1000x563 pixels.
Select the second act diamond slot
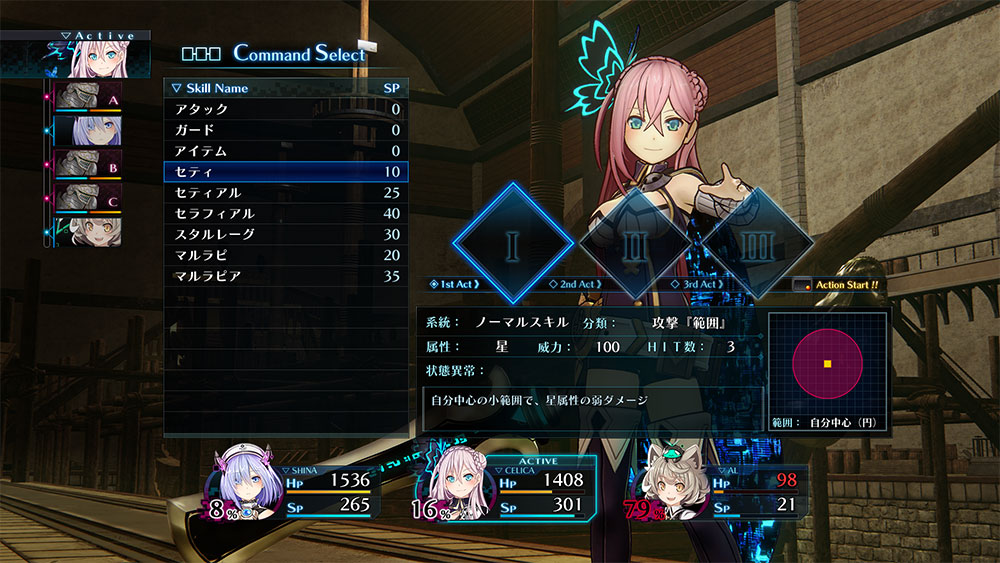[636, 243]
